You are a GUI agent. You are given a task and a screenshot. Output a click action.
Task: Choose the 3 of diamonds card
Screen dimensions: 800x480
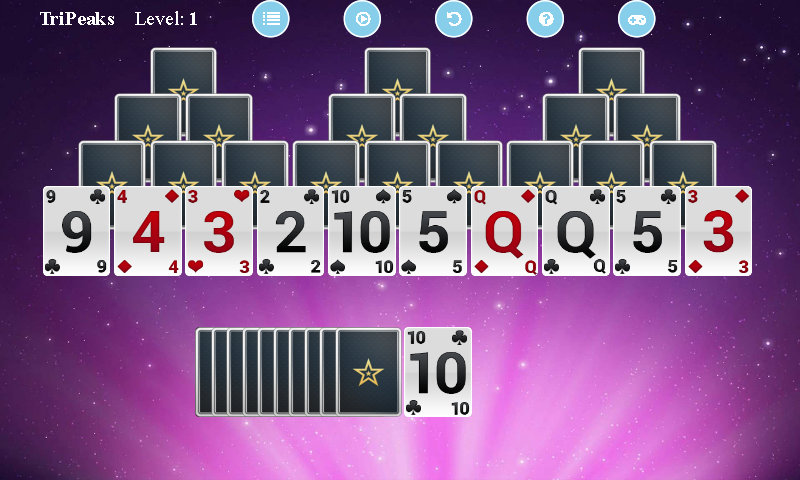tap(718, 232)
